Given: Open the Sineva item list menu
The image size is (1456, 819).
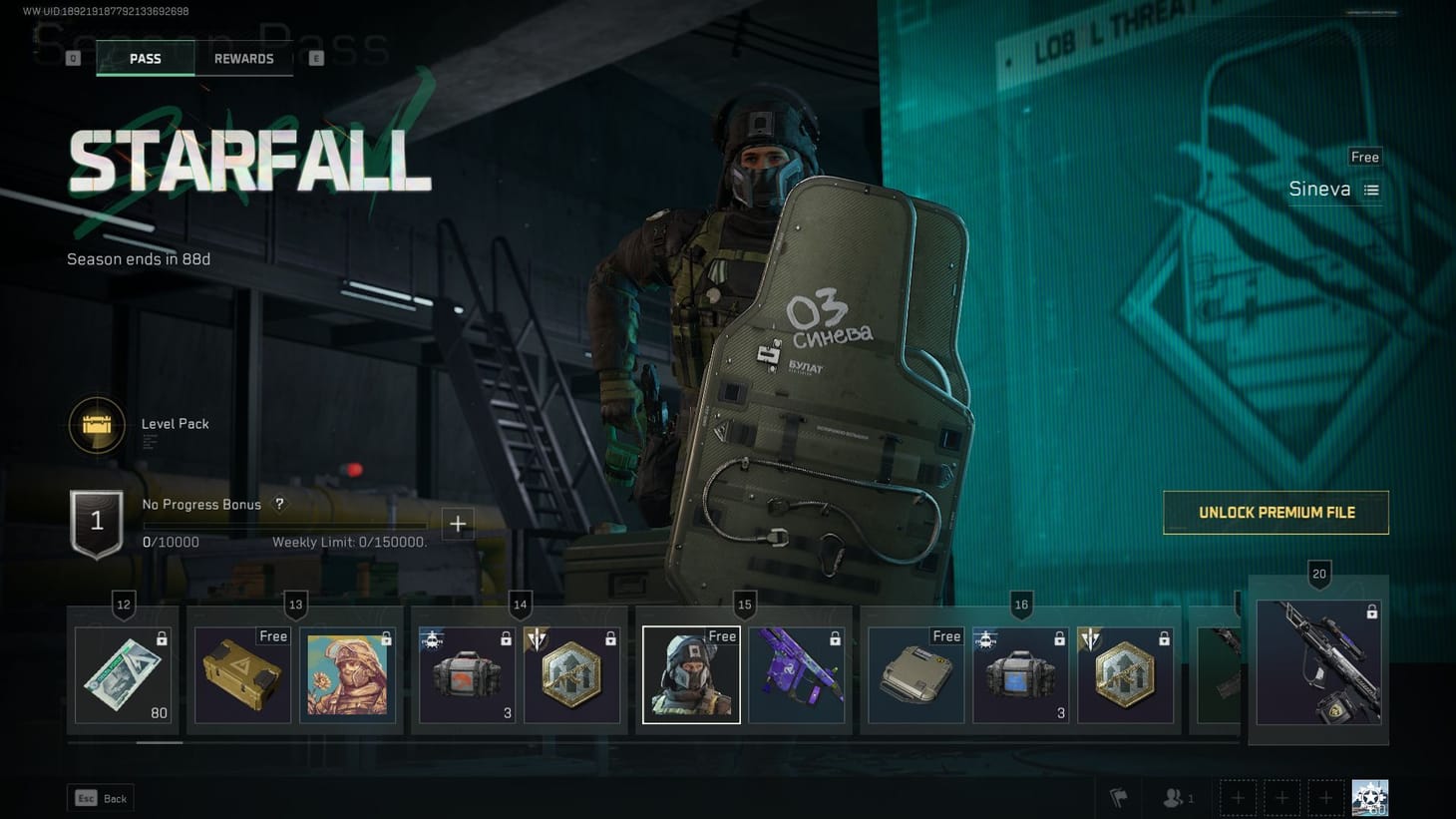Looking at the screenshot, I should (1370, 189).
